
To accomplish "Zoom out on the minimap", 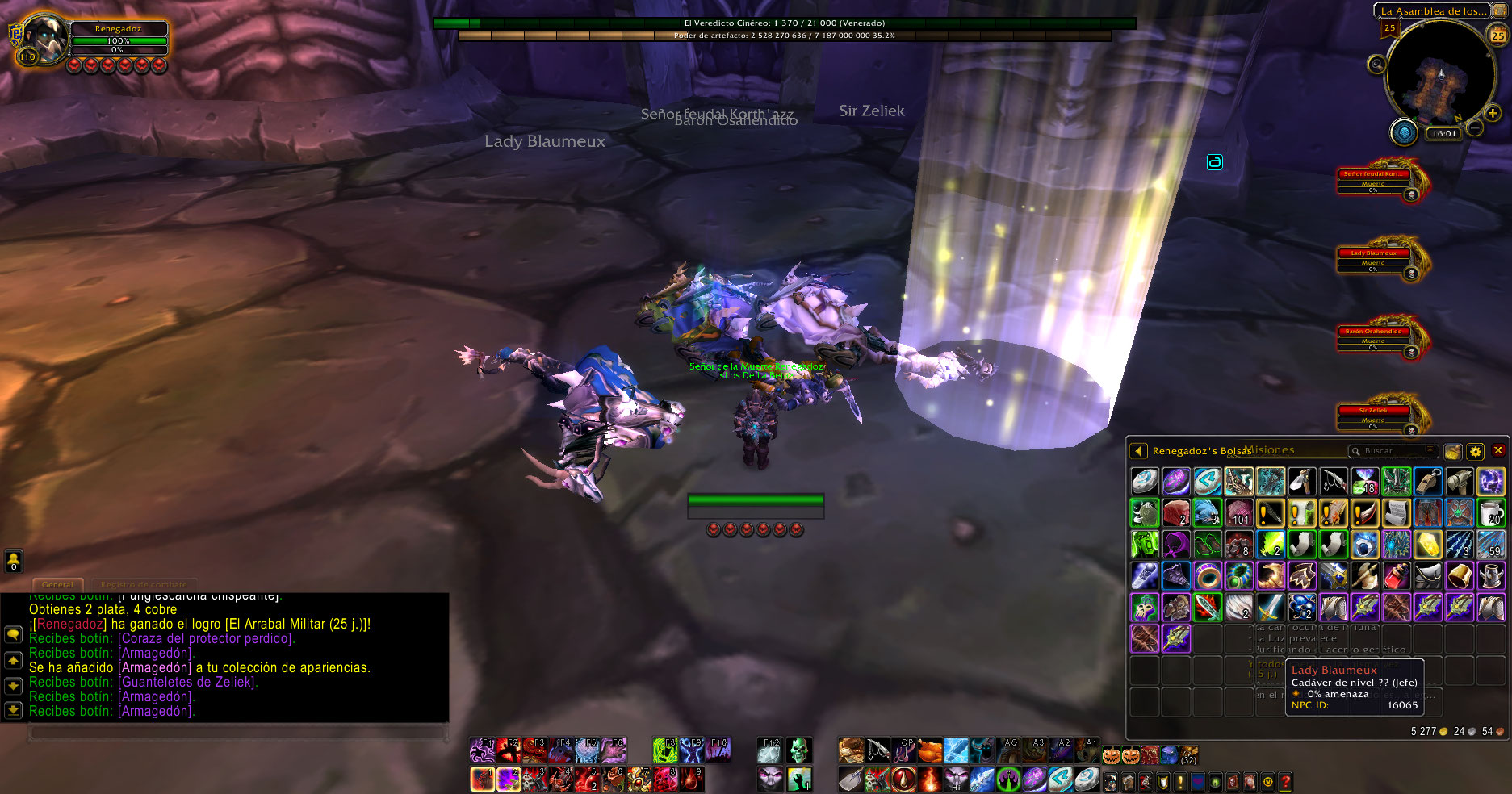I will pyautogui.click(x=1474, y=127).
